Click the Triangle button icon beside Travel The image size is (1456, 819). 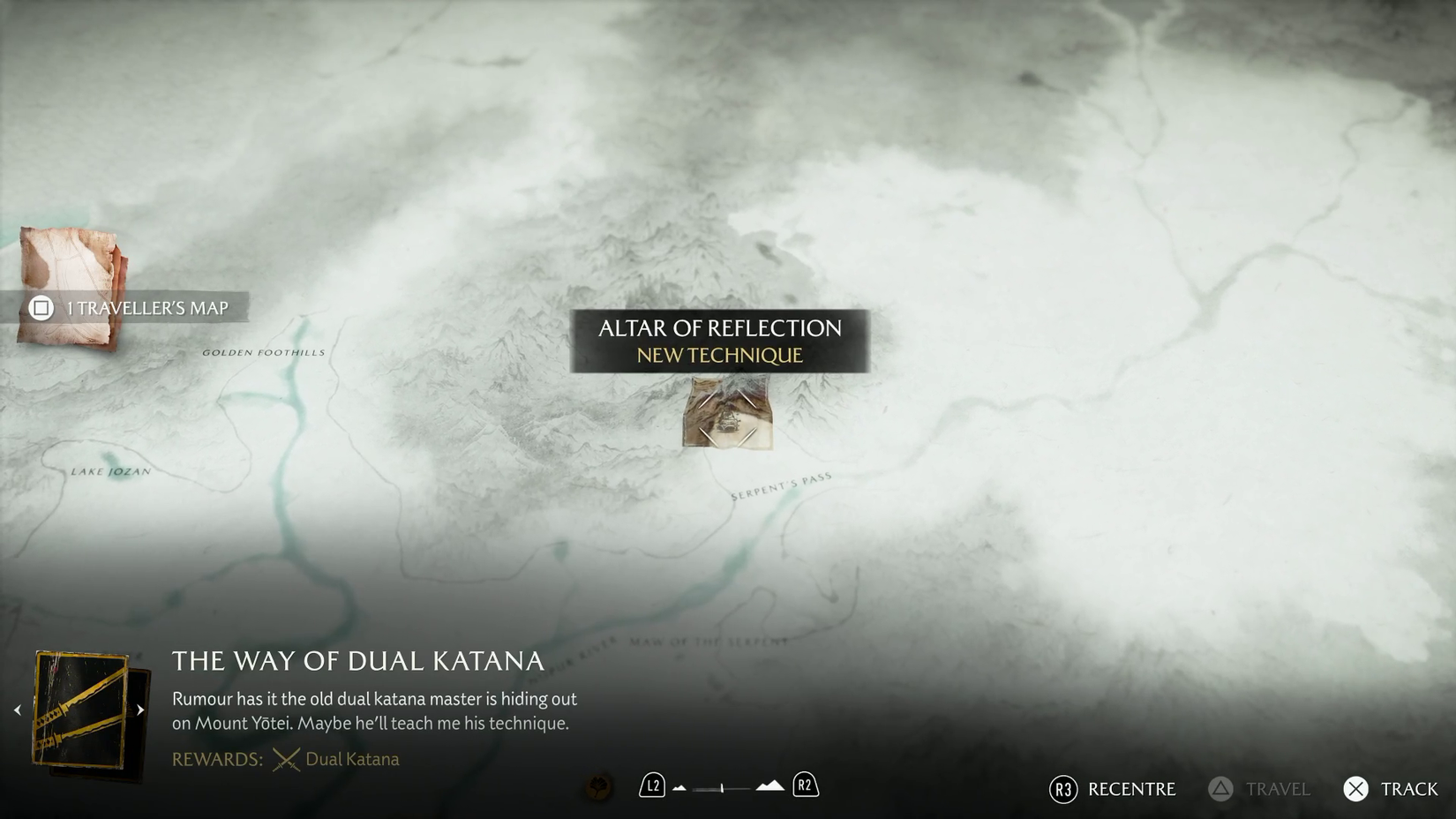(x=1220, y=789)
